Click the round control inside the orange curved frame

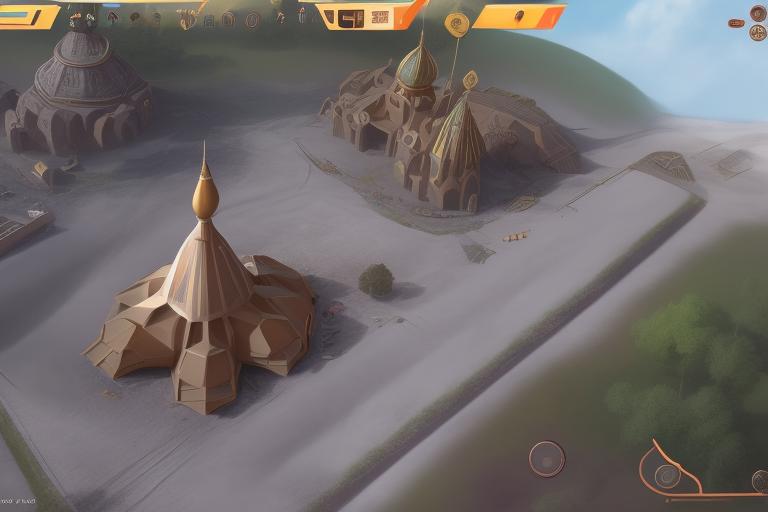667,476
